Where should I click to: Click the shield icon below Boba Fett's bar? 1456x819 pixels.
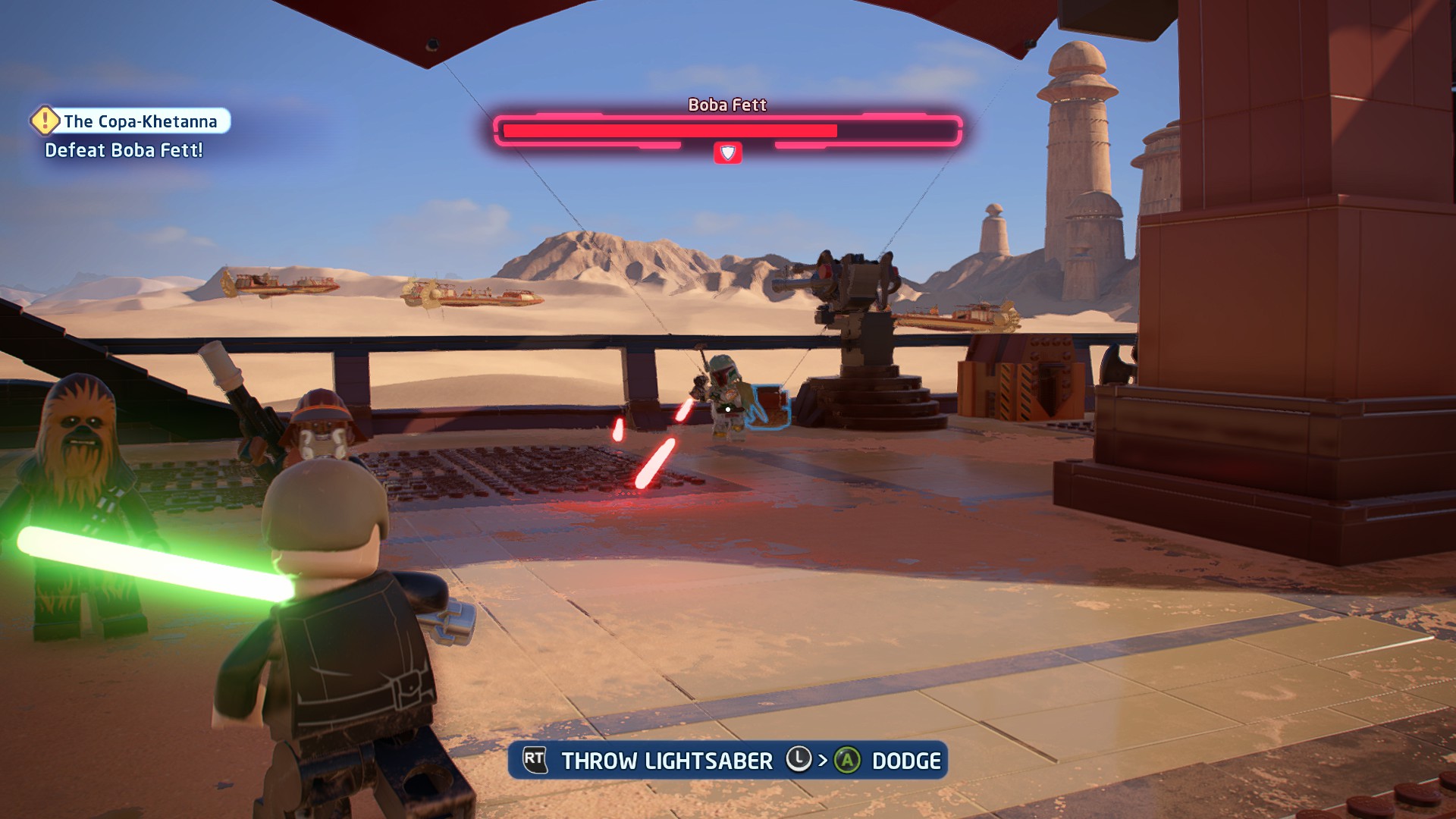click(x=727, y=153)
